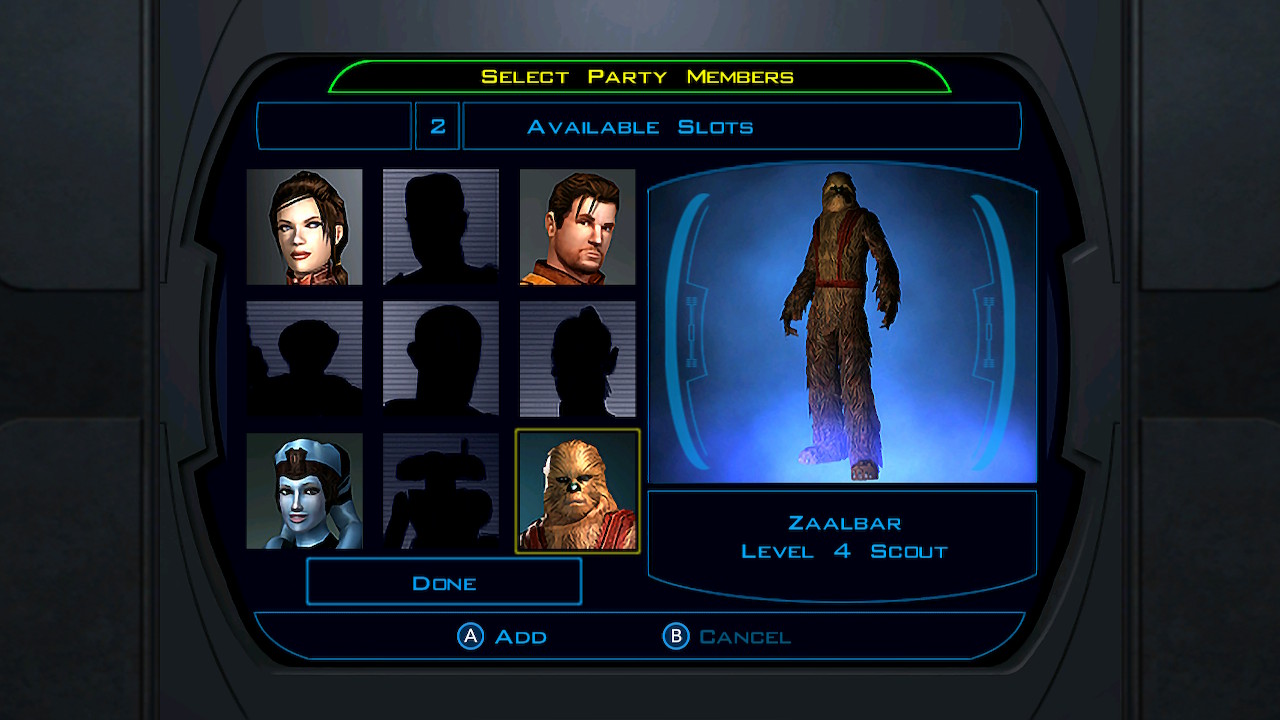1280x720 pixels.
Task: Pick the man in orange jacket portrait
Action: point(577,227)
